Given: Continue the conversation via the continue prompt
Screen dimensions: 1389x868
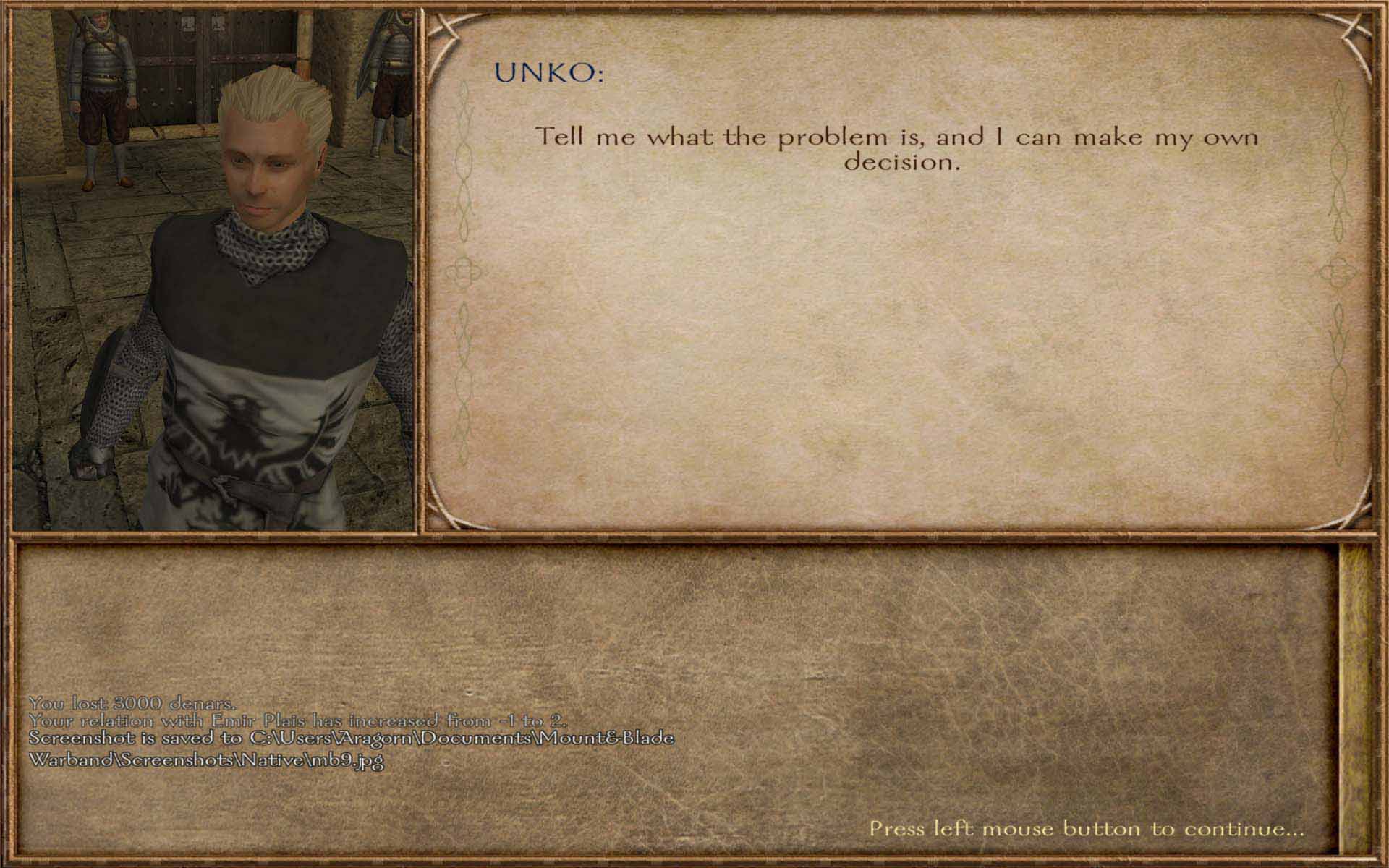Looking at the screenshot, I should (x=1086, y=828).
